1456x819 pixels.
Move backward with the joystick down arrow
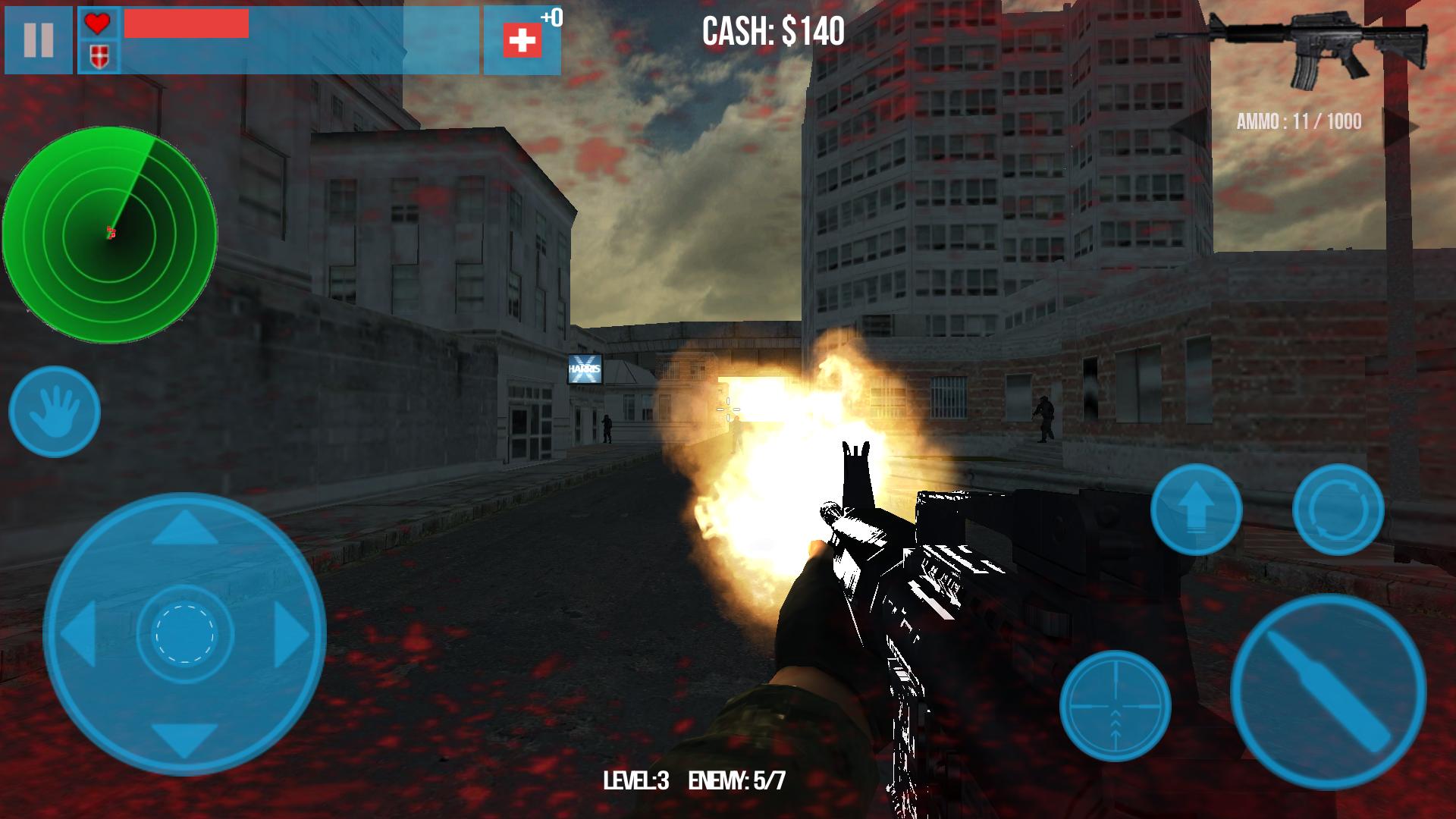185,739
